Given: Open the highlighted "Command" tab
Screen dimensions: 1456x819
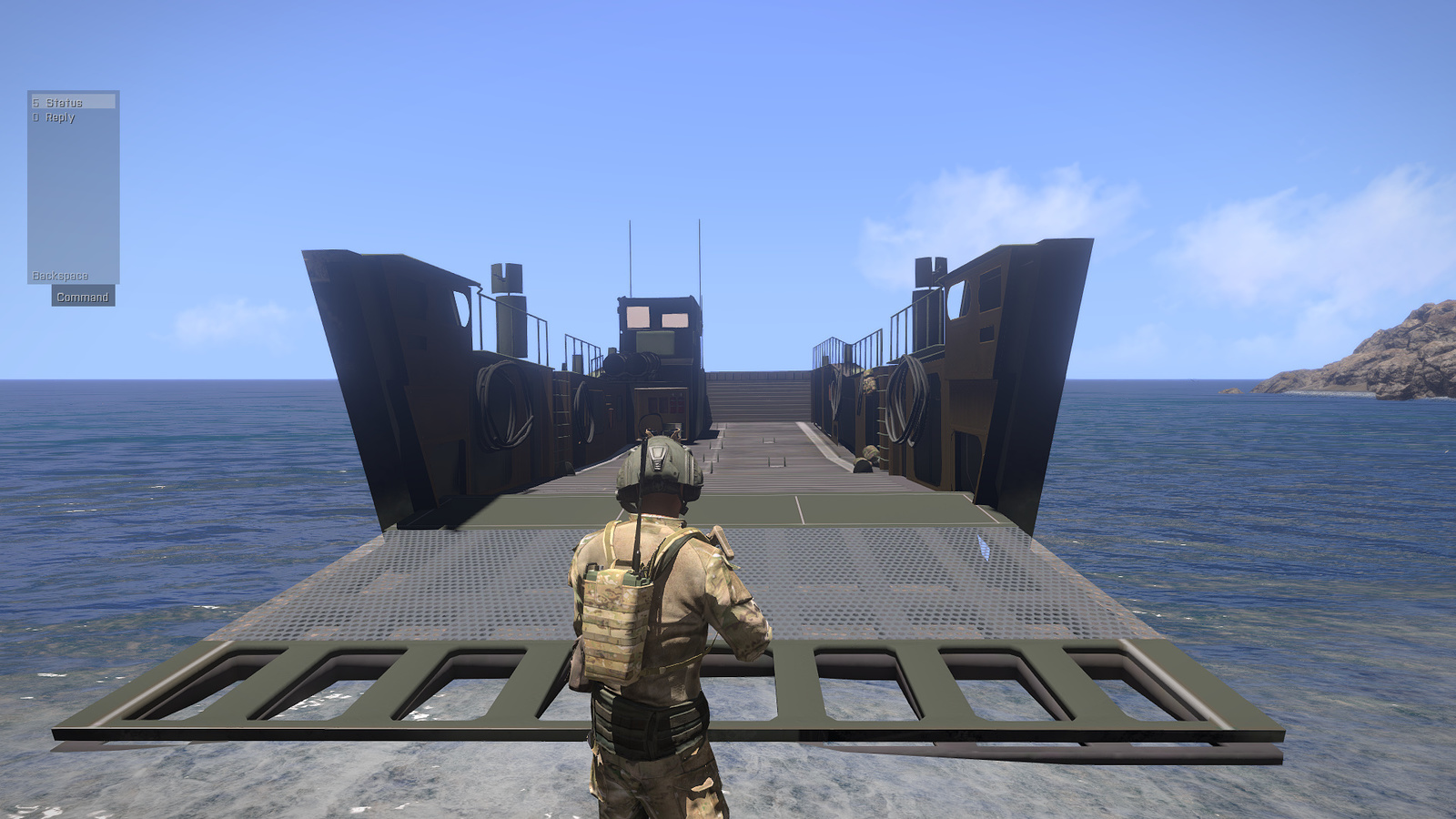Looking at the screenshot, I should (x=83, y=297).
